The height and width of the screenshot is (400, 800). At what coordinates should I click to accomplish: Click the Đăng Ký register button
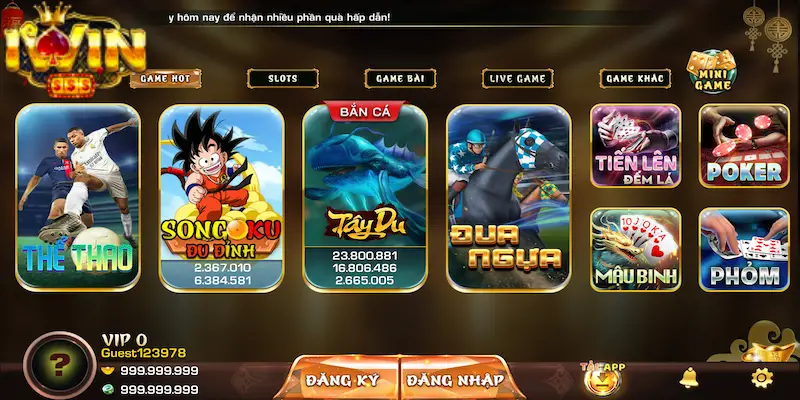[343, 380]
